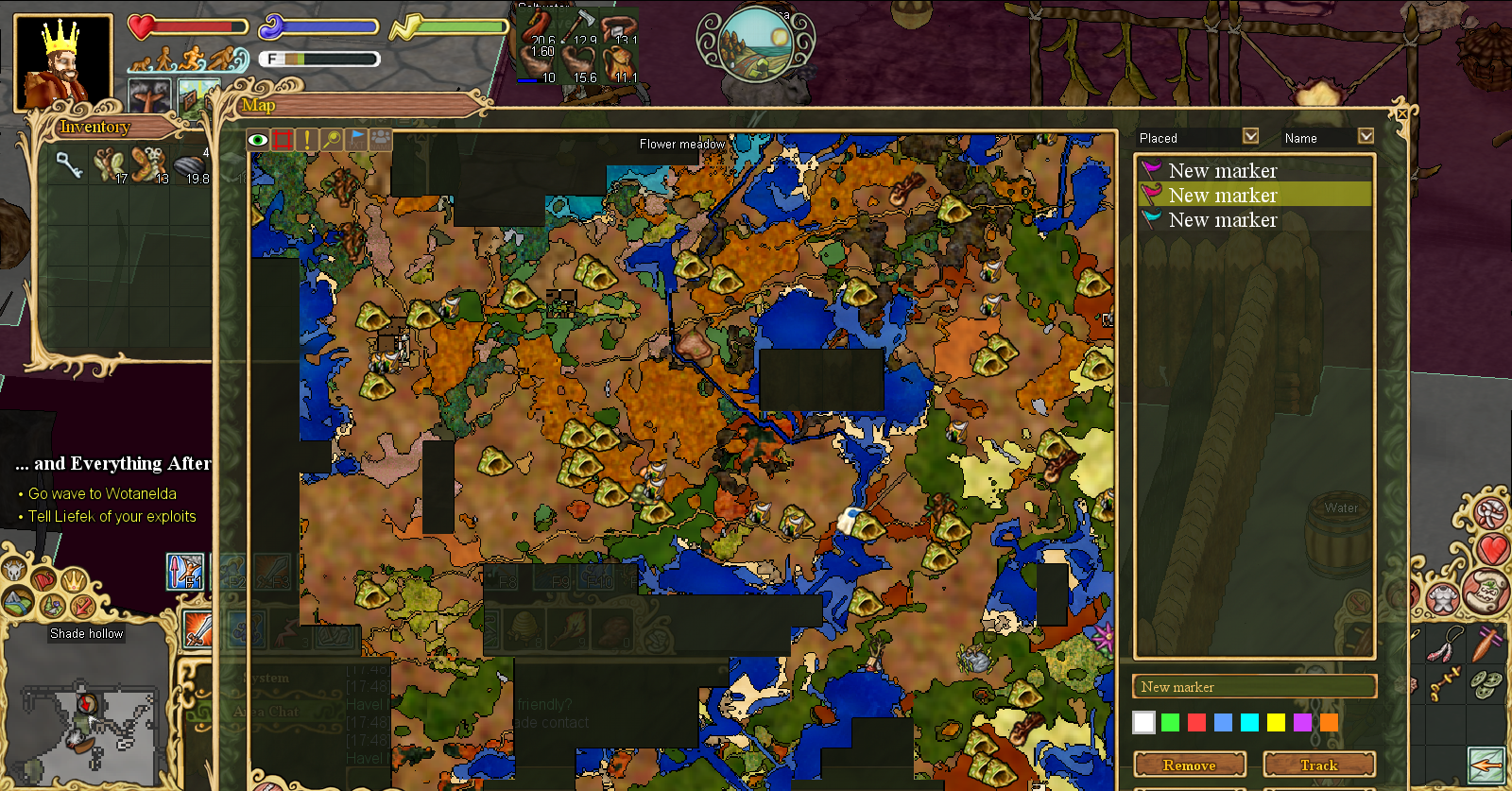
Task: Select the crown emblem icon above Shade hollow
Action: click(x=74, y=581)
